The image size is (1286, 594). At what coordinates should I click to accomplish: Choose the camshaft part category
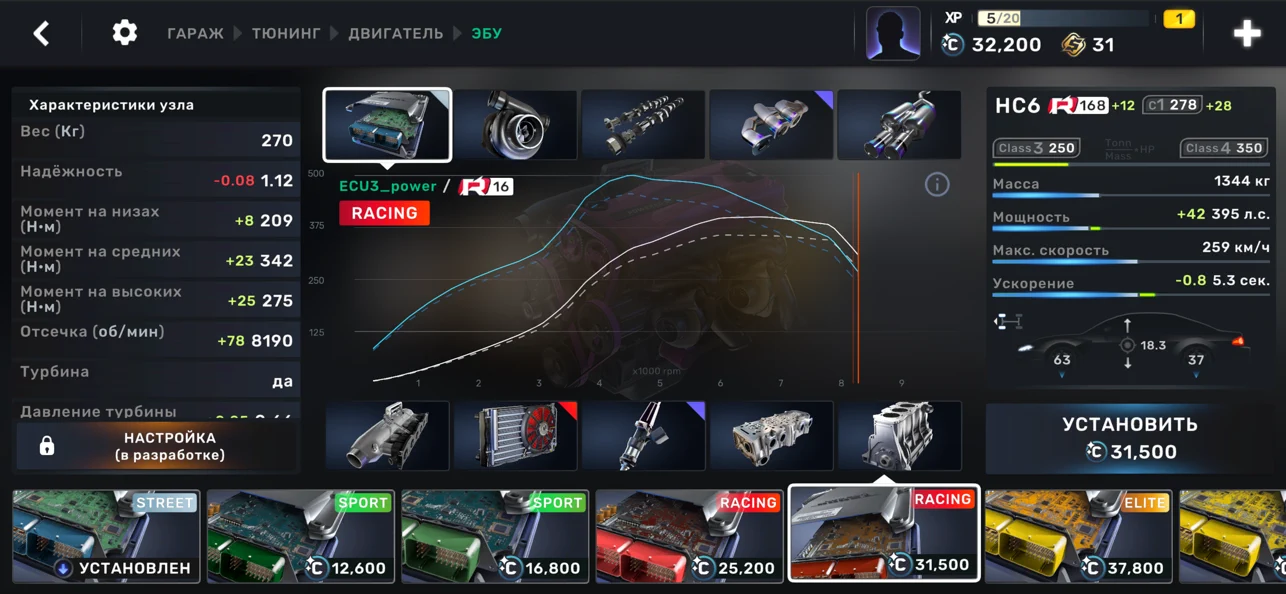(x=643, y=125)
